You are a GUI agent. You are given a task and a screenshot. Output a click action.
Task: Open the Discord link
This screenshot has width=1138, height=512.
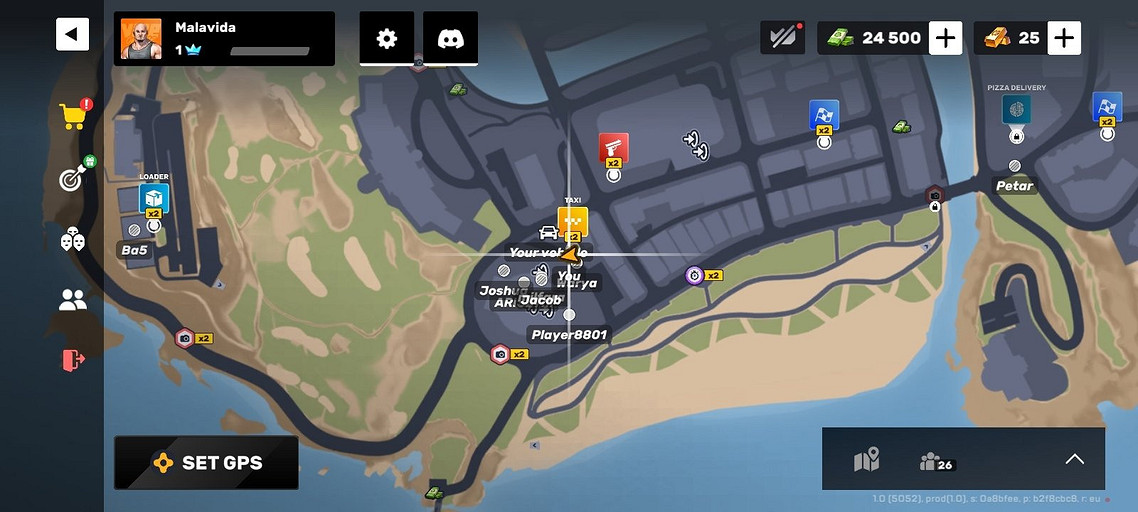450,39
